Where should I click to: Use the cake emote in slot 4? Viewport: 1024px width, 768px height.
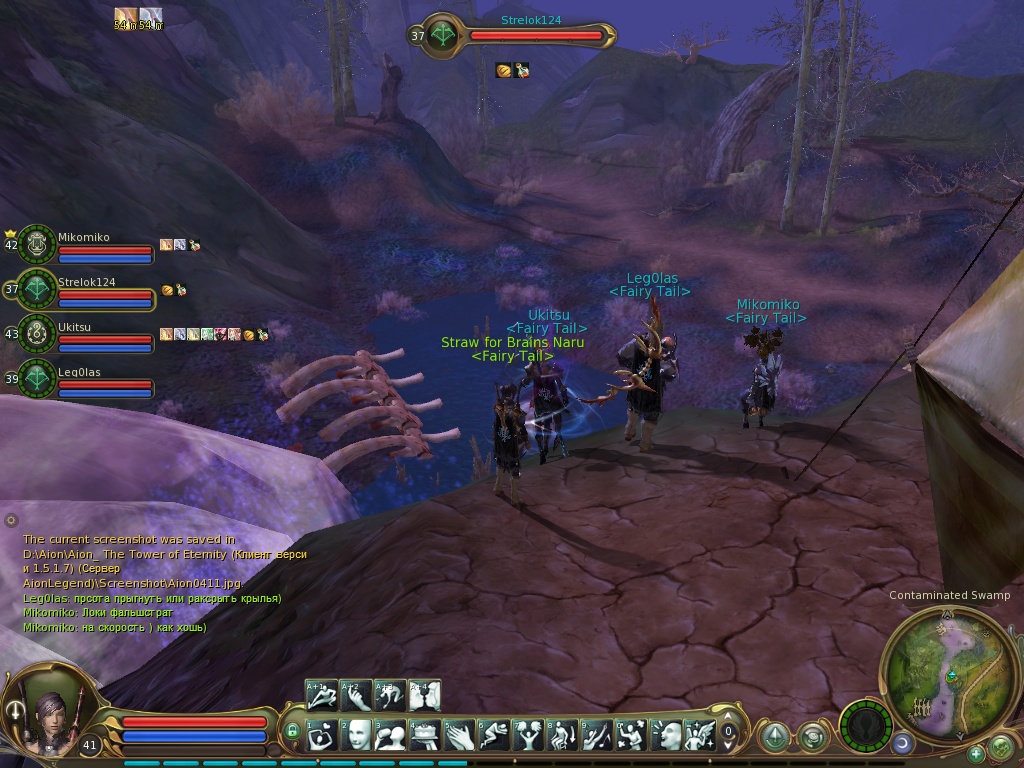(424, 735)
